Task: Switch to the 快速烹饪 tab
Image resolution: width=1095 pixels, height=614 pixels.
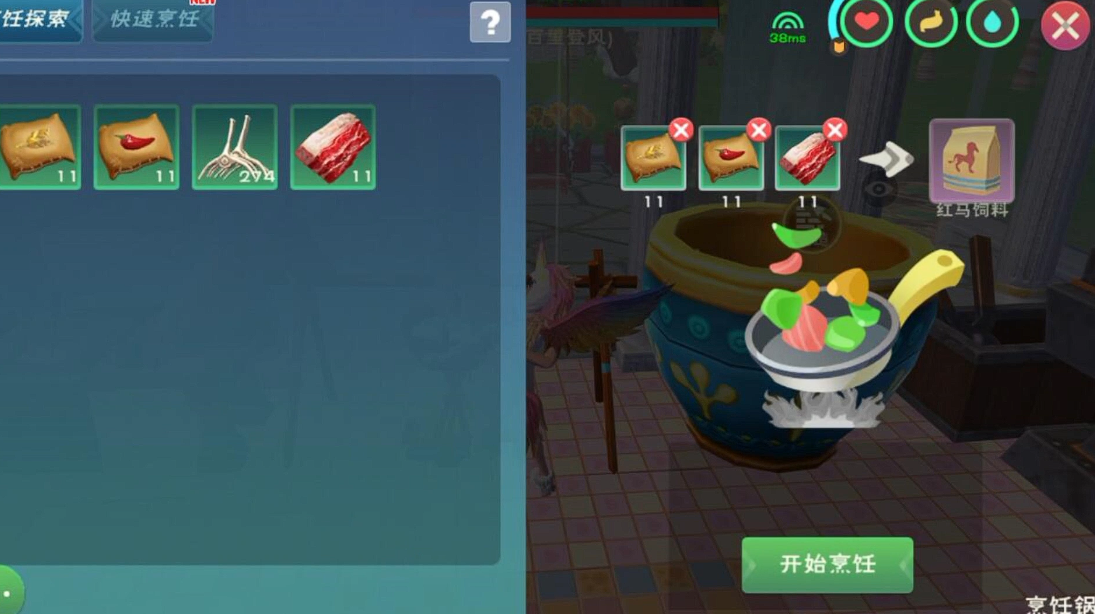Action: pos(153,20)
